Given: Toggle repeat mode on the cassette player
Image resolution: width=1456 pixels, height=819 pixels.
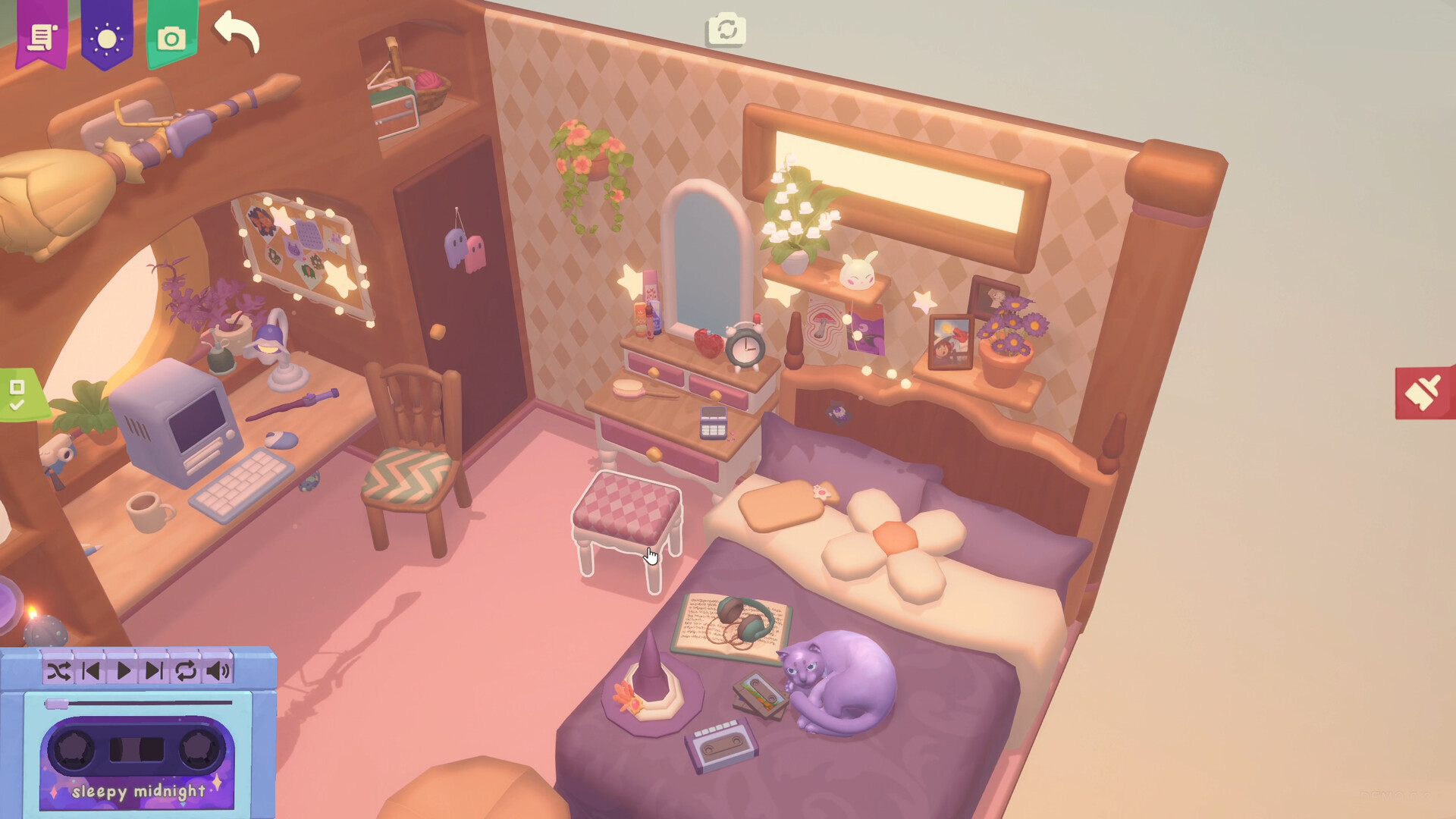Looking at the screenshot, I should pos(184,670).
